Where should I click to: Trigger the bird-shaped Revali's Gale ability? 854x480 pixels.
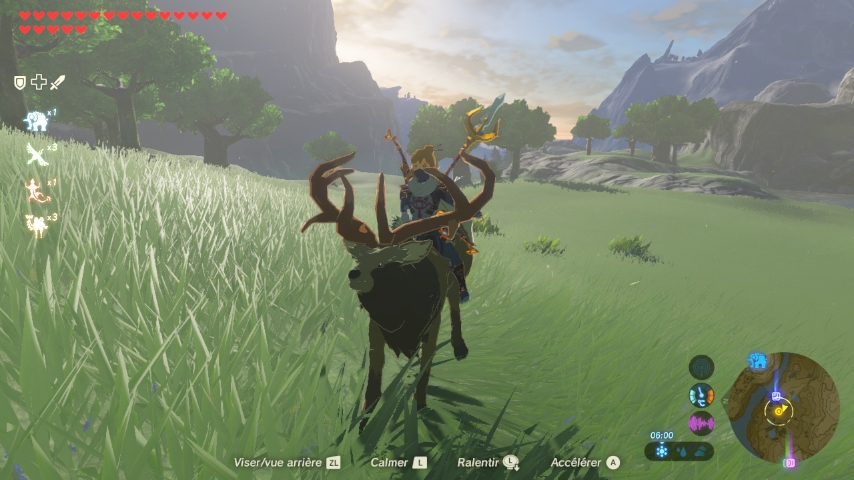click(37, 155)
